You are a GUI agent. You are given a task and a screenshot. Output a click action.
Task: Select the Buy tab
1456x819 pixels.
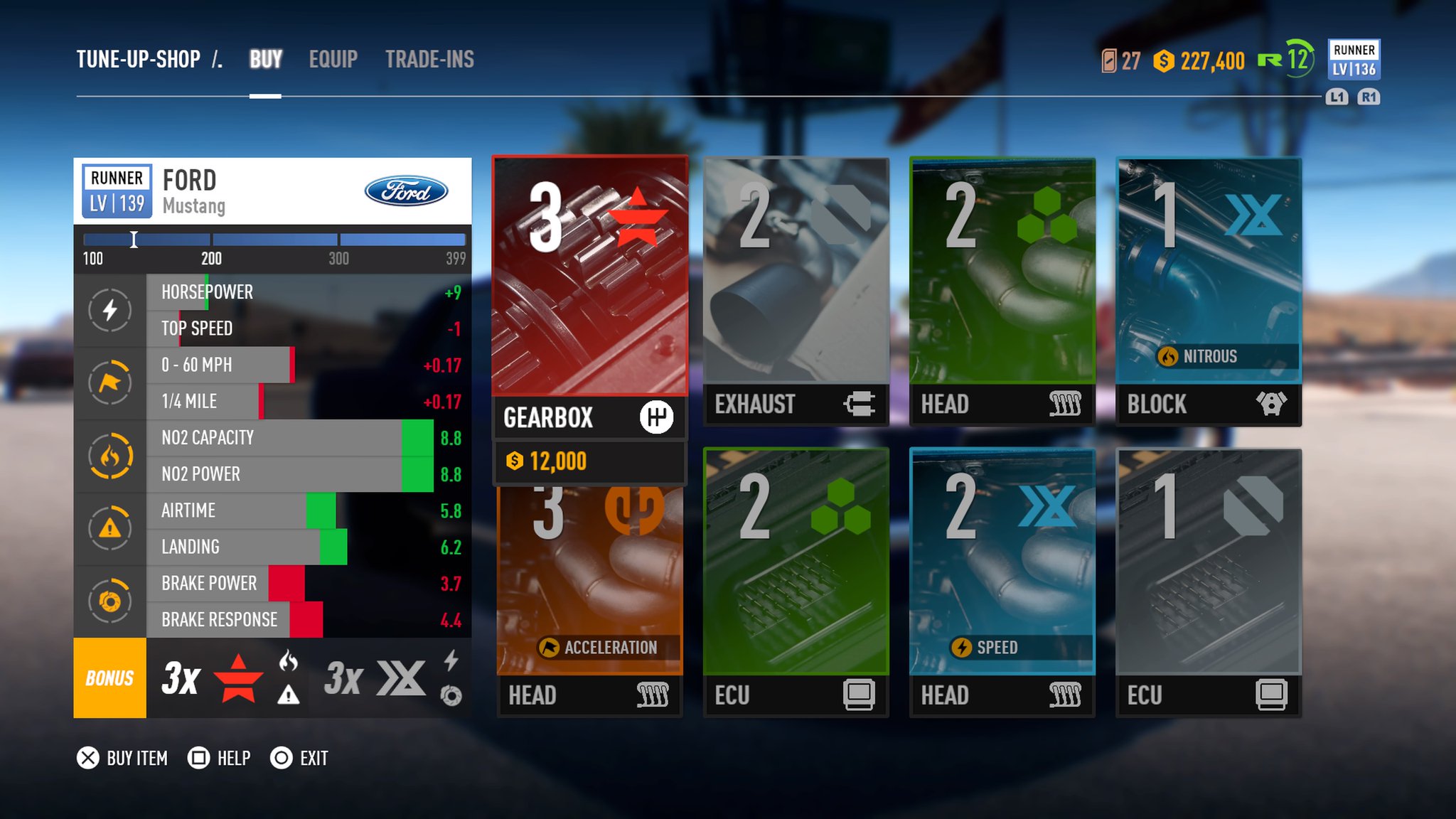(x=266, y=60)
